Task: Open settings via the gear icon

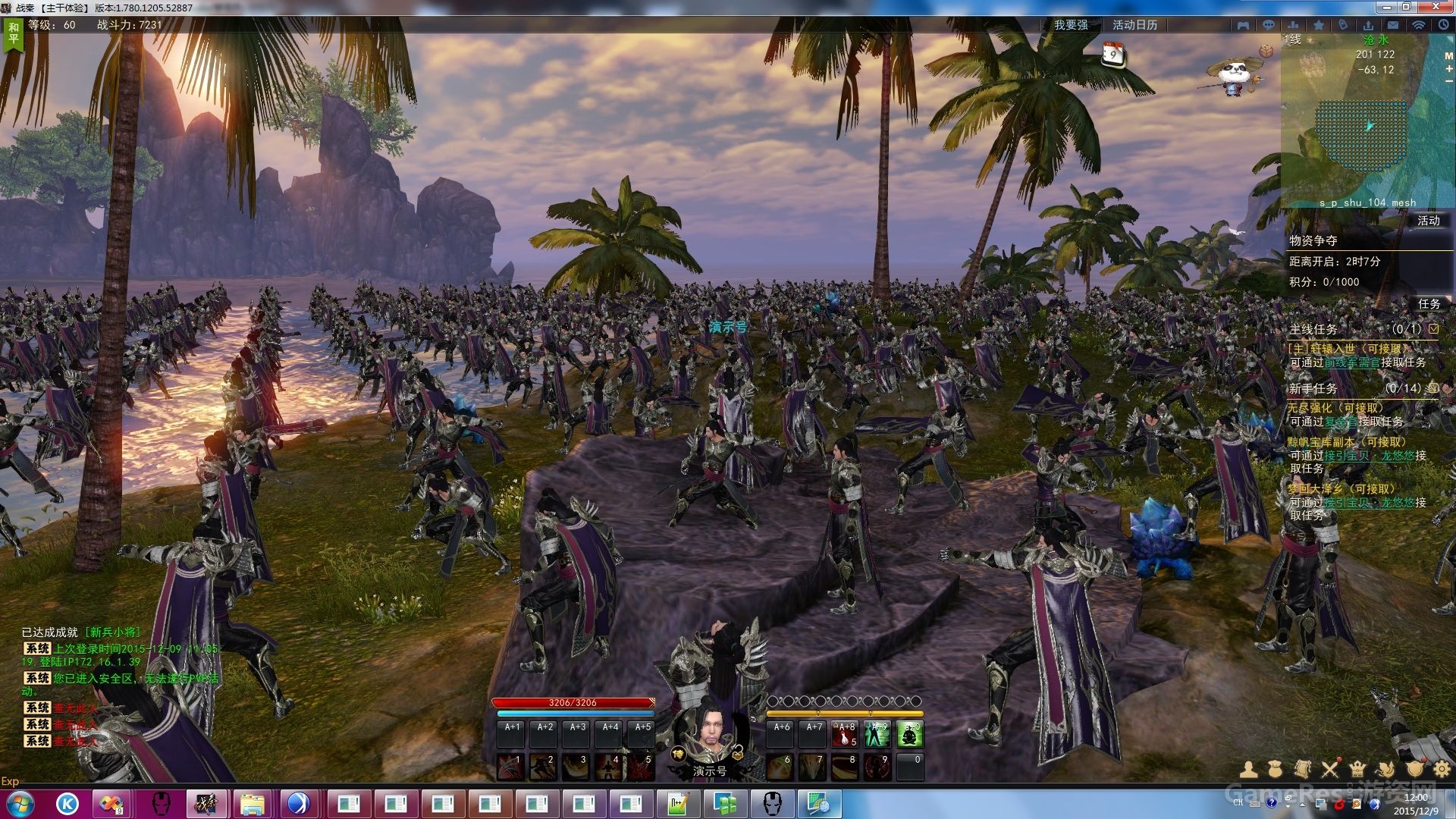Action: pos(1442,770)
